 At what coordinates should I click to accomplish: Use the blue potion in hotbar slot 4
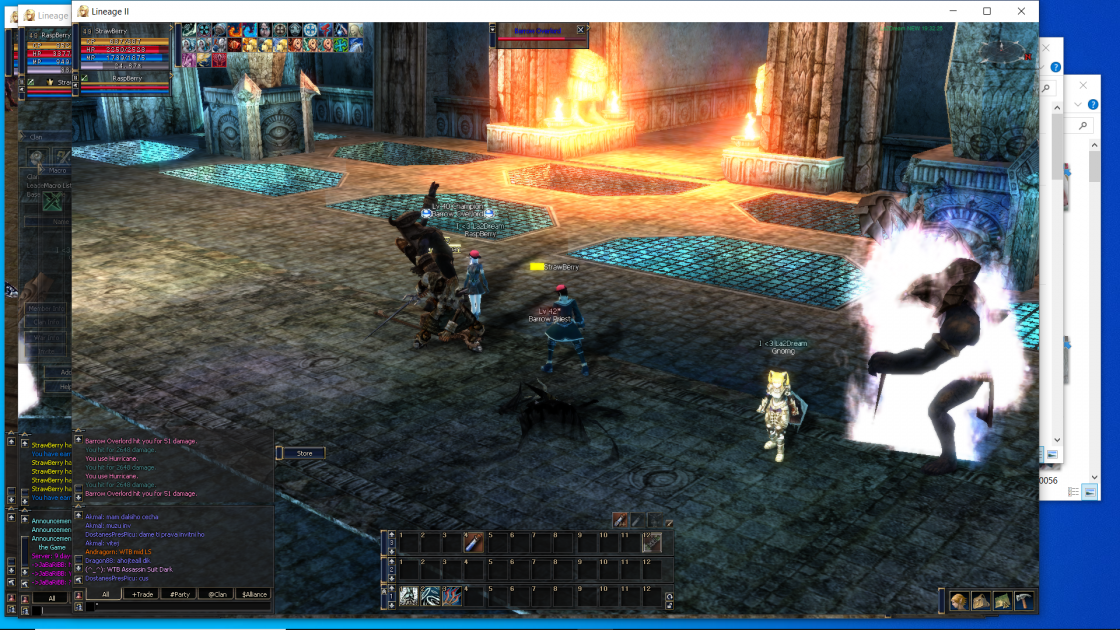(475, 543)
